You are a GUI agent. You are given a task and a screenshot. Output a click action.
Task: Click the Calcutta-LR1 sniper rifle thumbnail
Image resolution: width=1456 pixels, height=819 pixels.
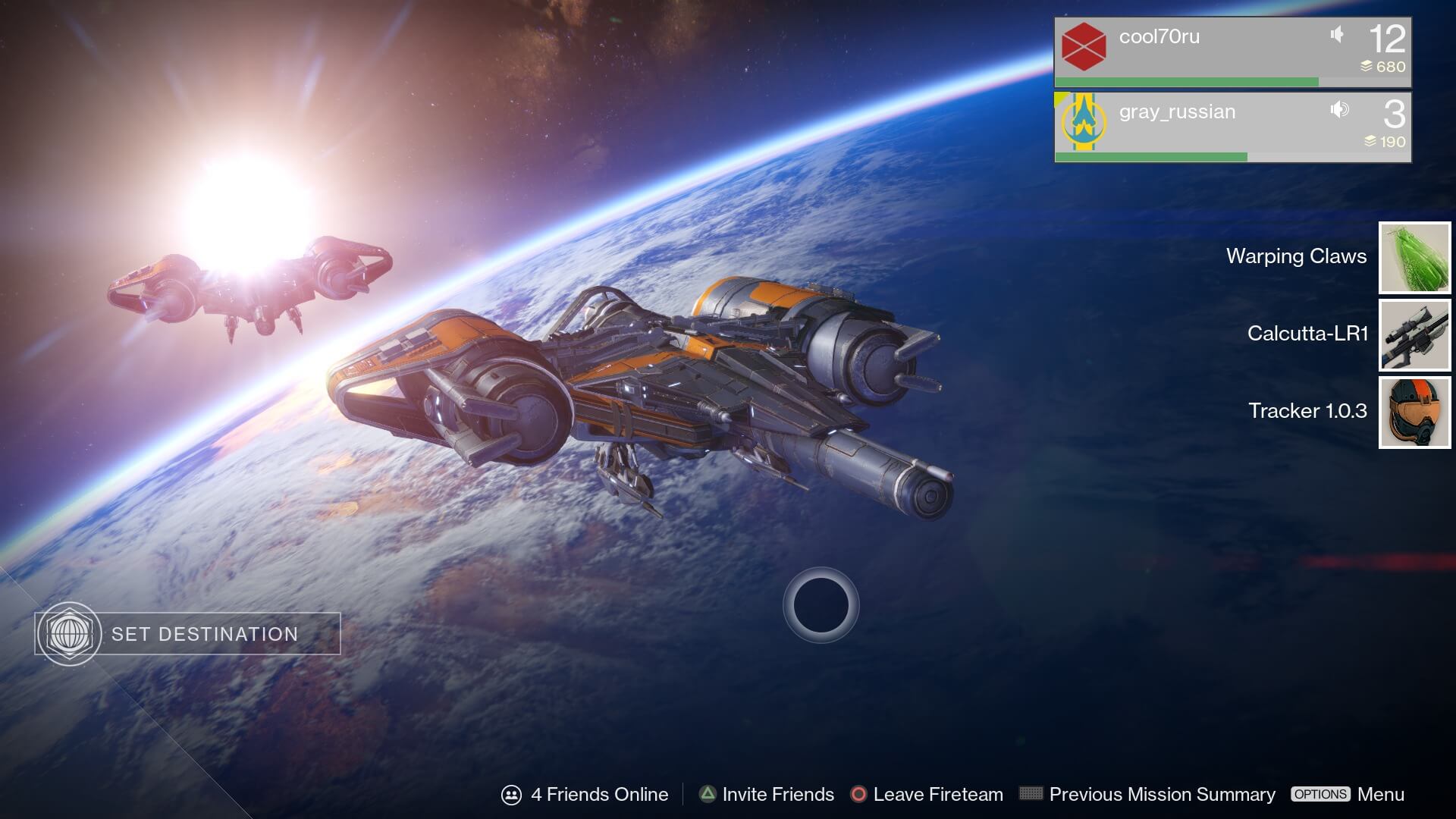point(1414,334)
